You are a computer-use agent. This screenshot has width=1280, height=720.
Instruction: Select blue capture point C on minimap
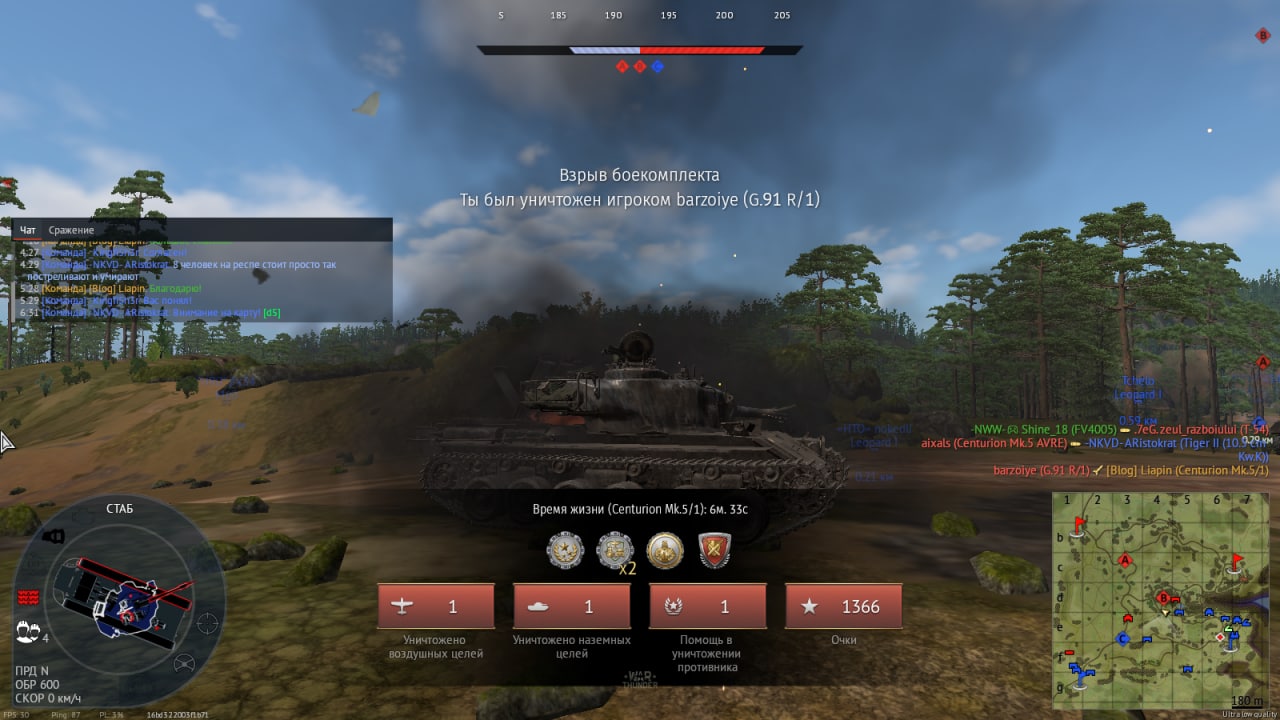(1123, 638)
